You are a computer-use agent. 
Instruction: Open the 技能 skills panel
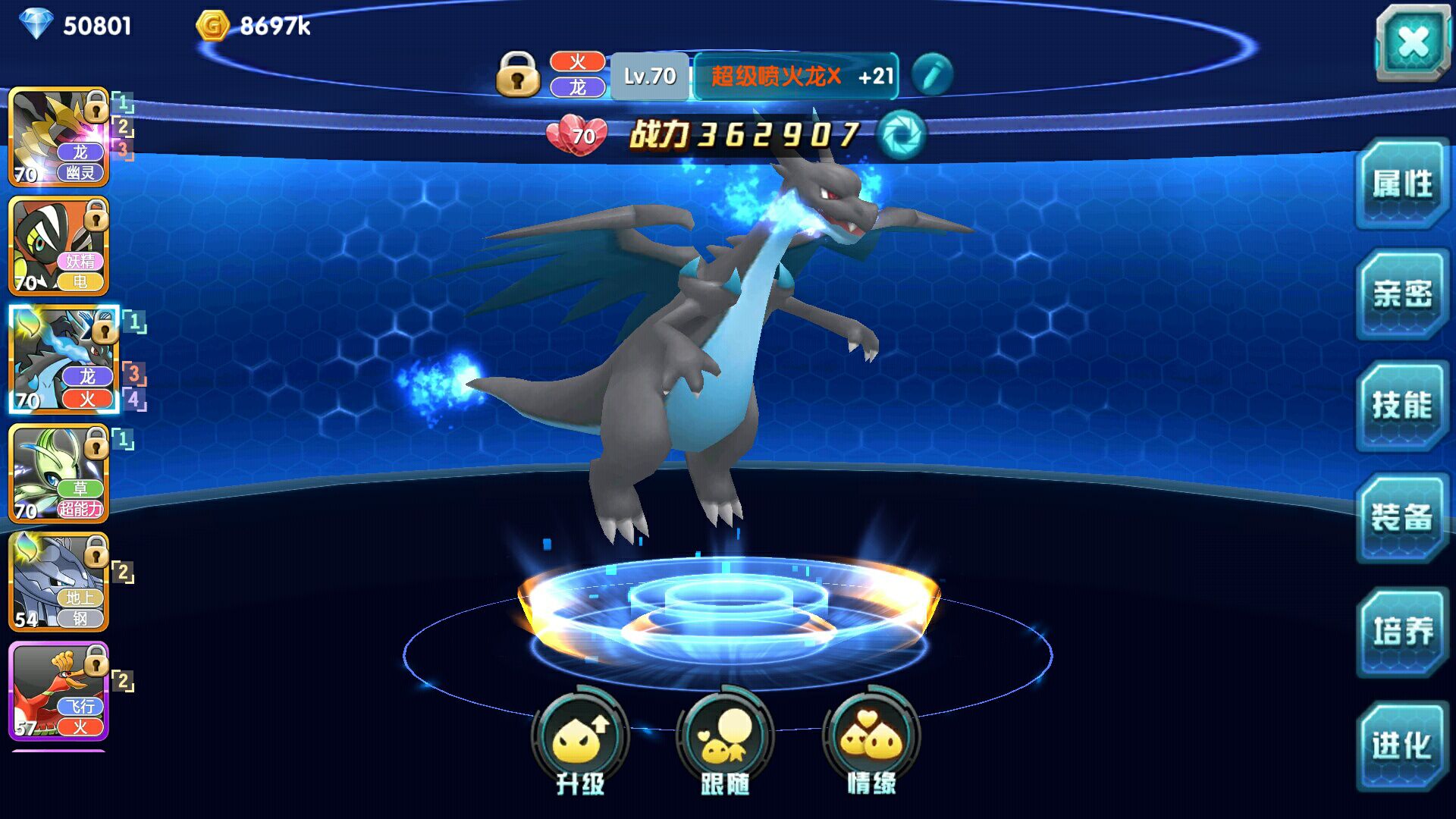point(1401,406)
